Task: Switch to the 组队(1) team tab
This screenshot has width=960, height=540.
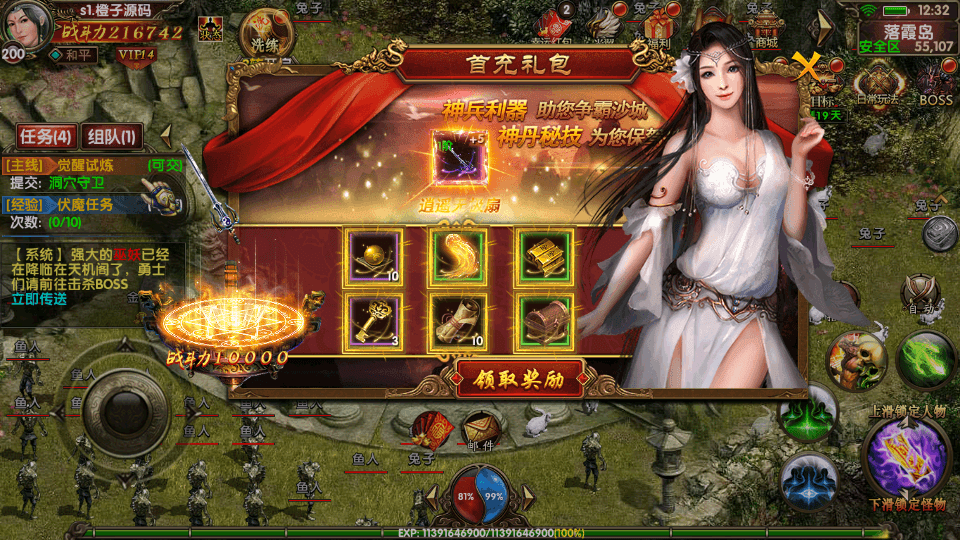Action: pos(113,136)
